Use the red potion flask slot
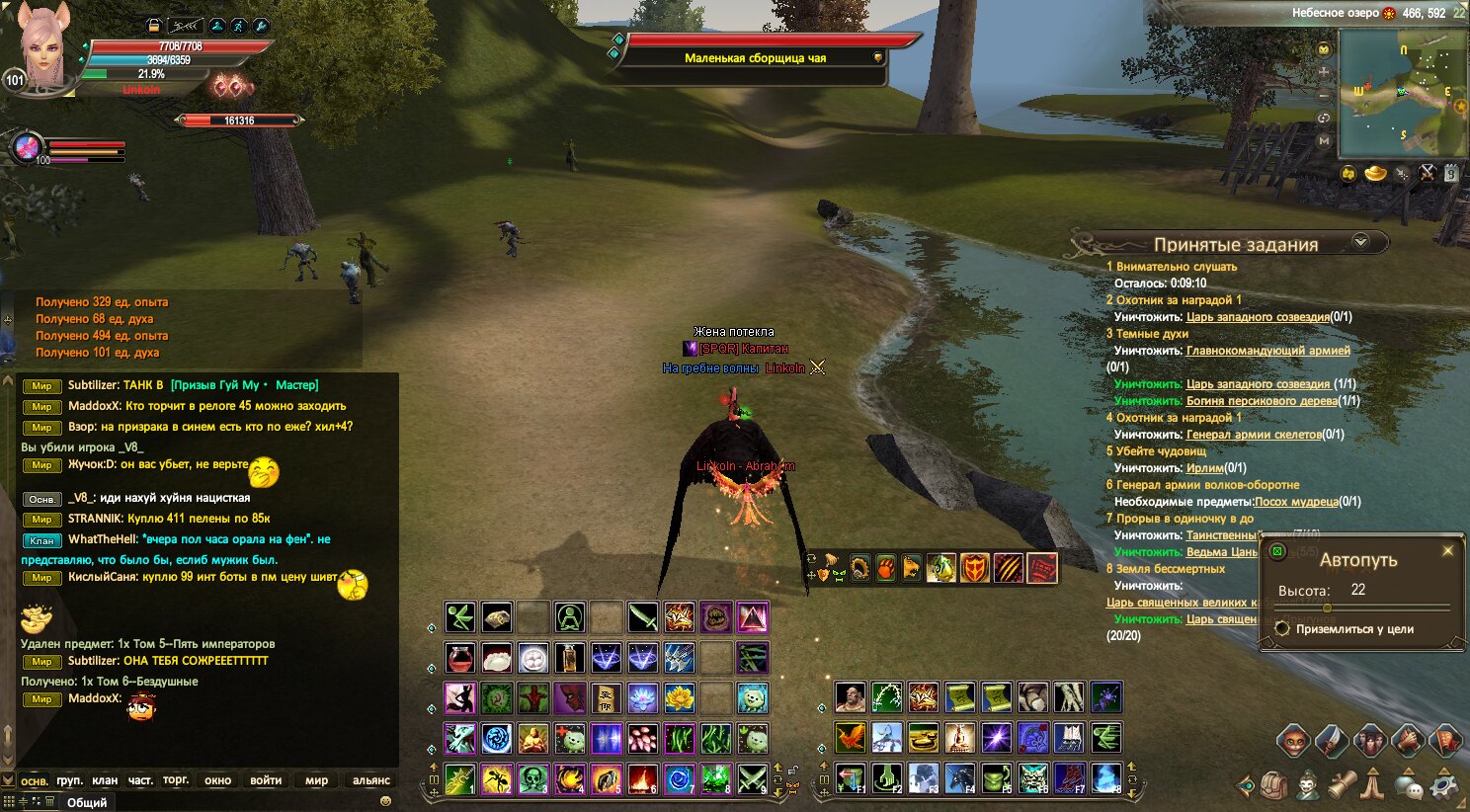This screenshot has width=1470, height=812. click(460, 658)
